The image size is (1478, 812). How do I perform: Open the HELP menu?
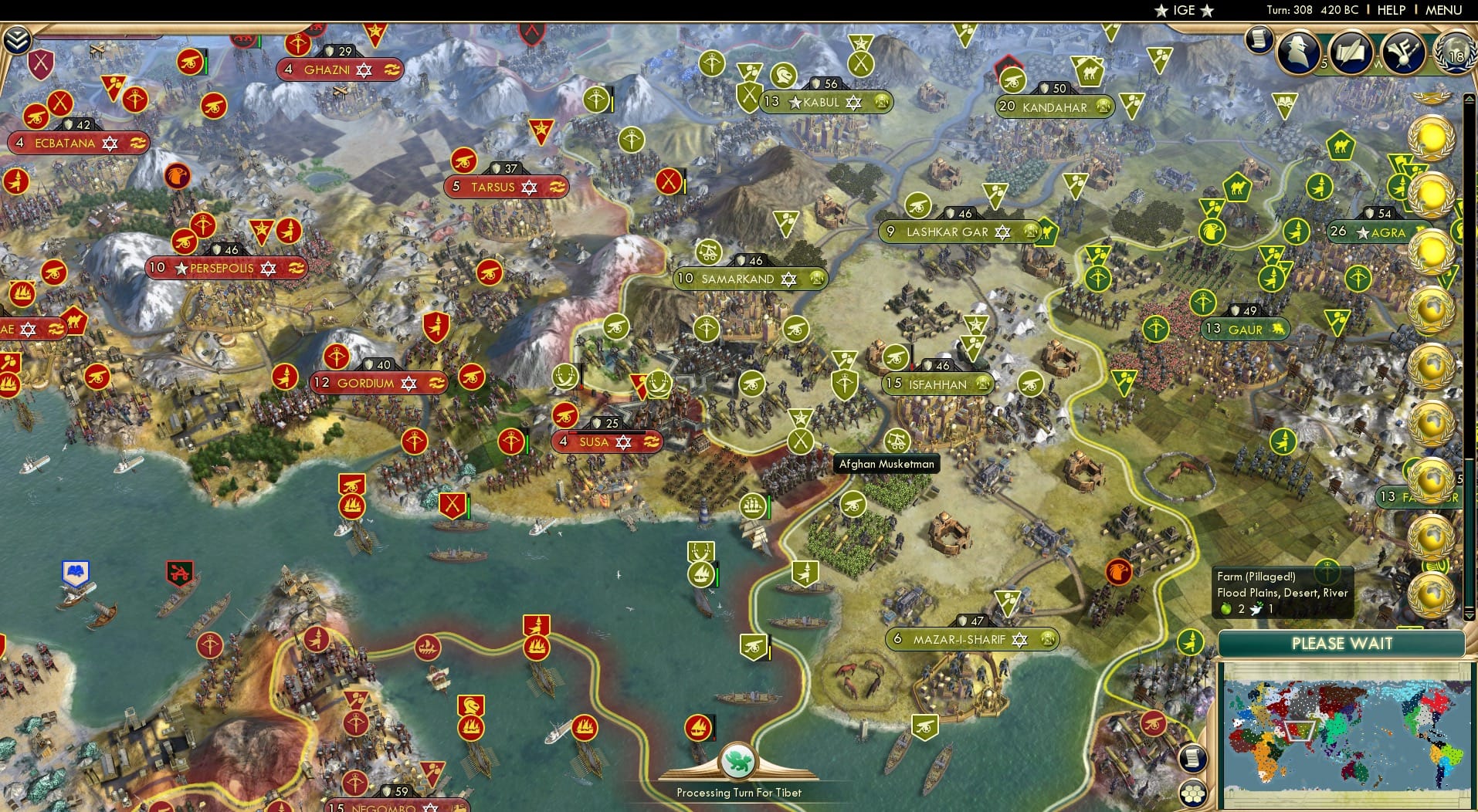click(1391, 10)
